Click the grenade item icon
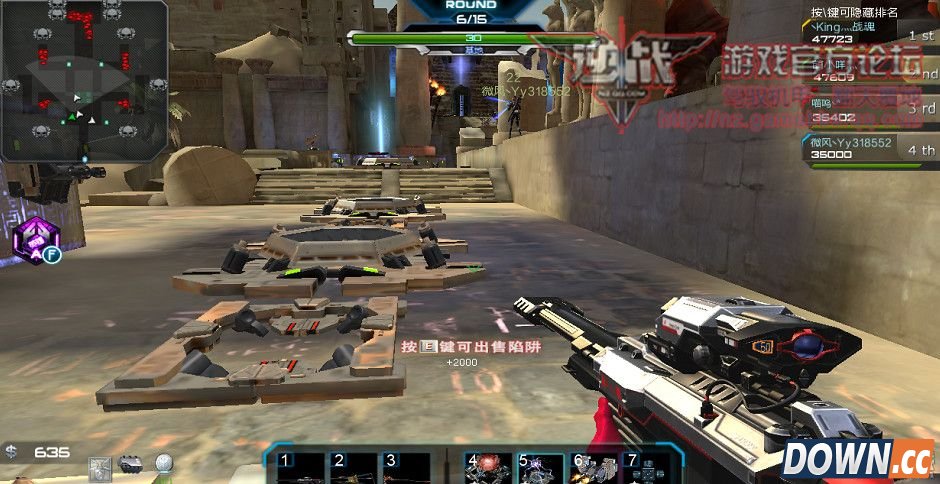940x484 pixels. point(130,464)
